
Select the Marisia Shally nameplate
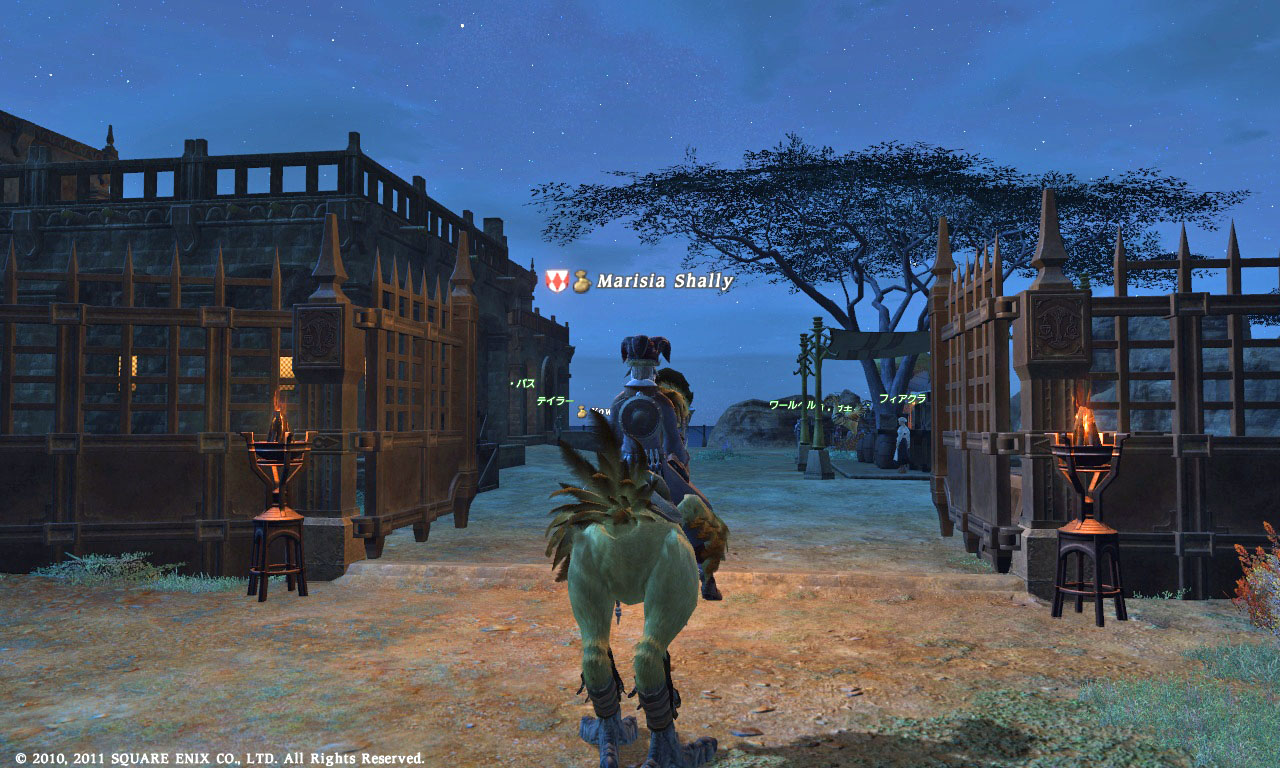(665, 282)
